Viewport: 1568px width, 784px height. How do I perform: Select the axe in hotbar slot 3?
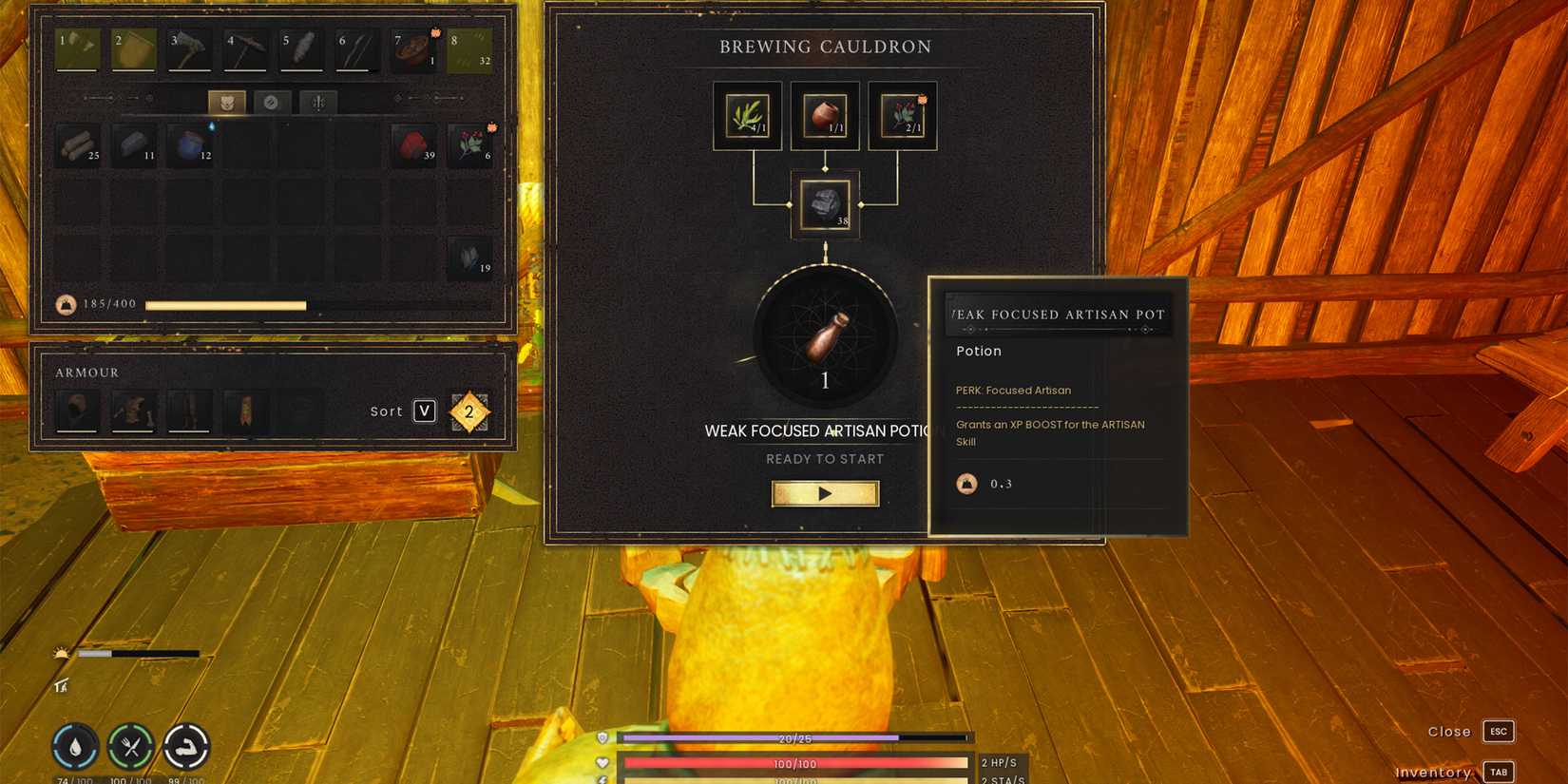tap(187, 48)
